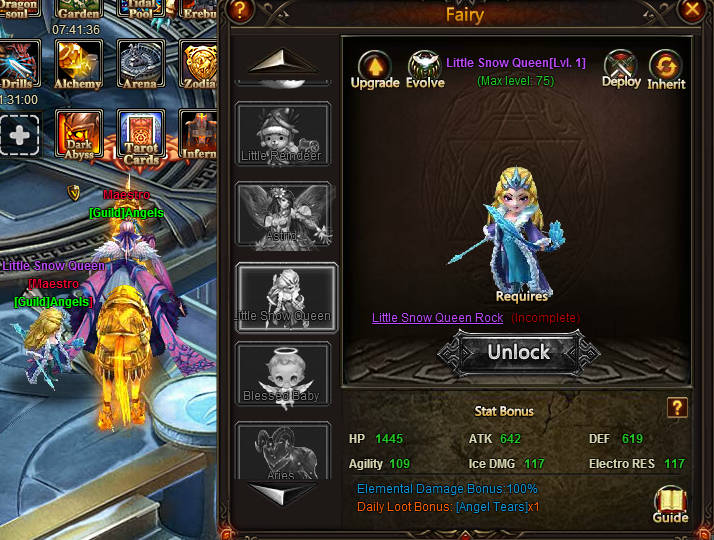Click the Upgrade fairy button
The height and width of the screenshot is (540, 714).
click(x=375, y=68)
